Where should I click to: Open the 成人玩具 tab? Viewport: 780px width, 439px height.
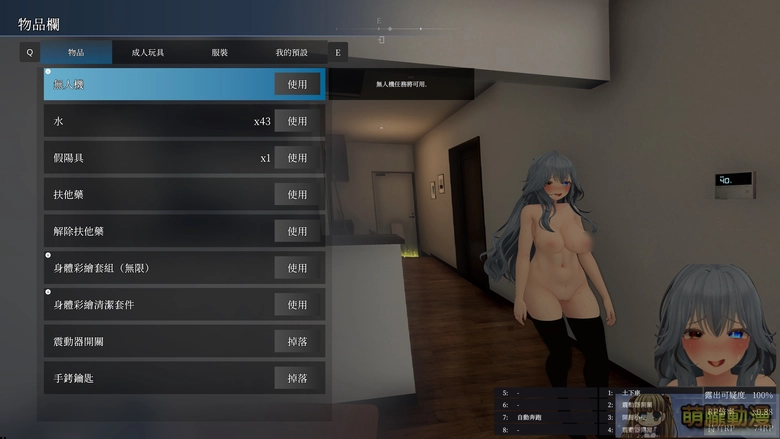[148, 52]
